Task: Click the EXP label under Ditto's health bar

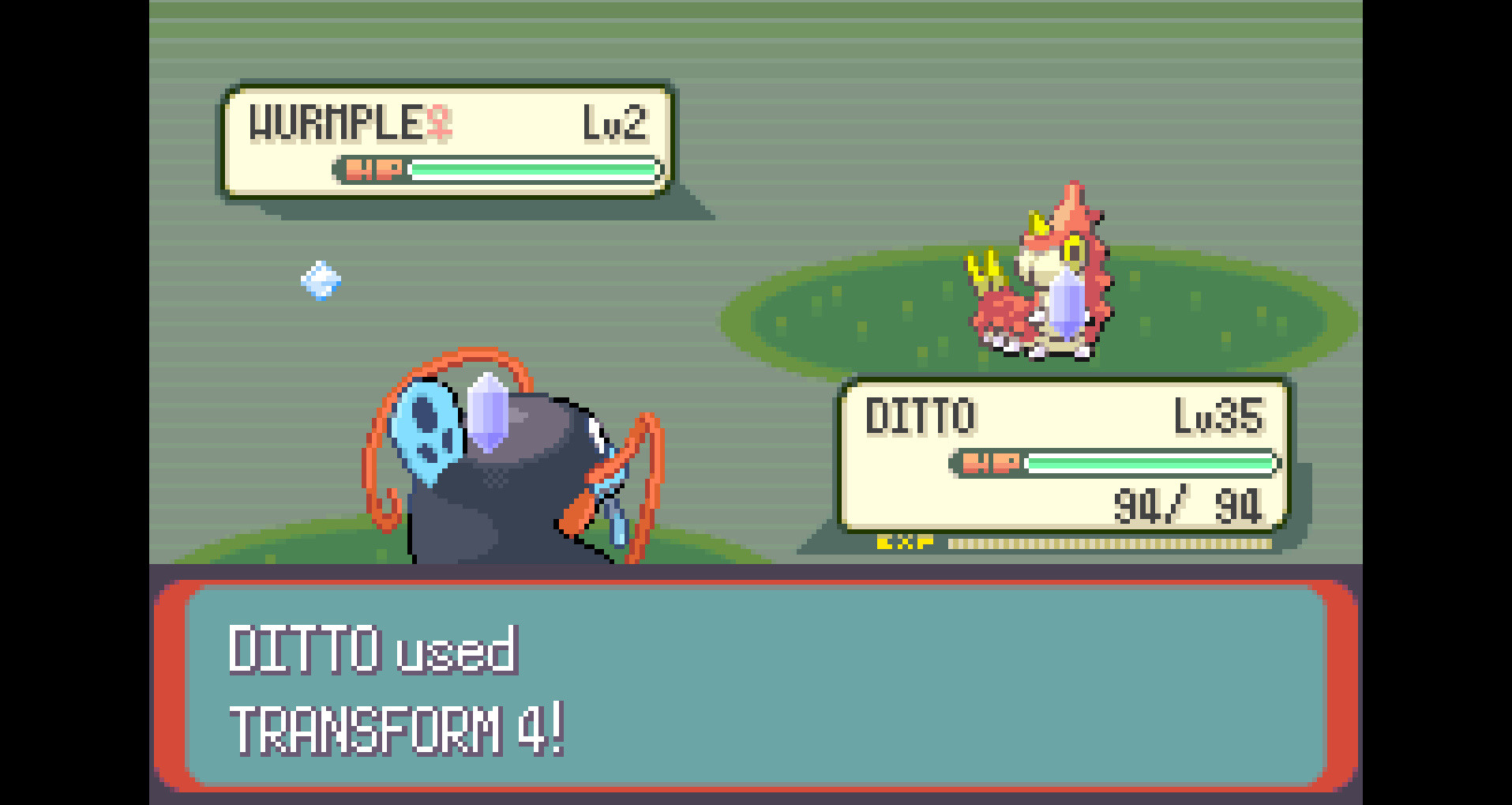Action: click(906, 543)
